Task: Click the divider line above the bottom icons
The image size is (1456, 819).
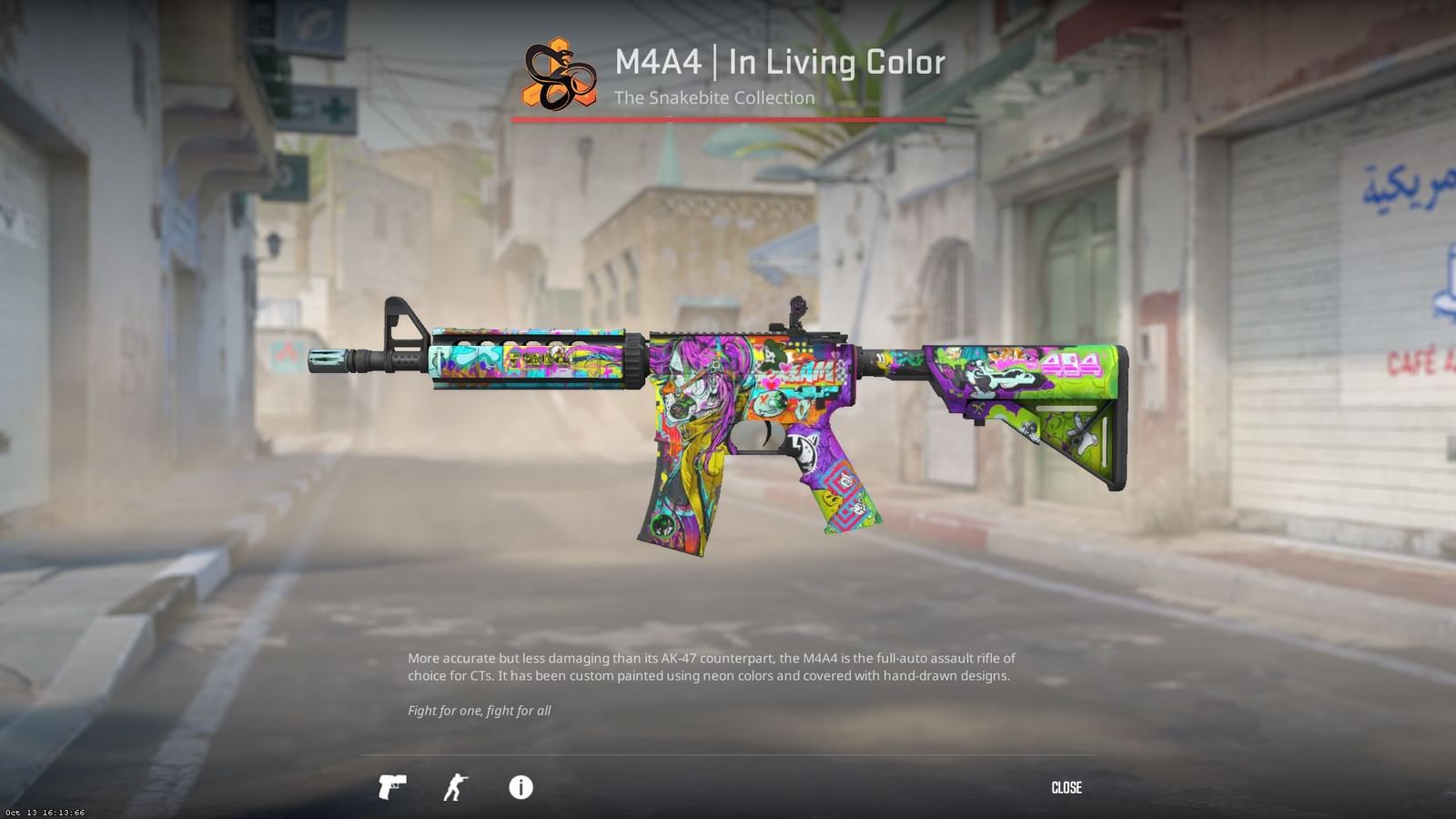Action: coord(728,752)
